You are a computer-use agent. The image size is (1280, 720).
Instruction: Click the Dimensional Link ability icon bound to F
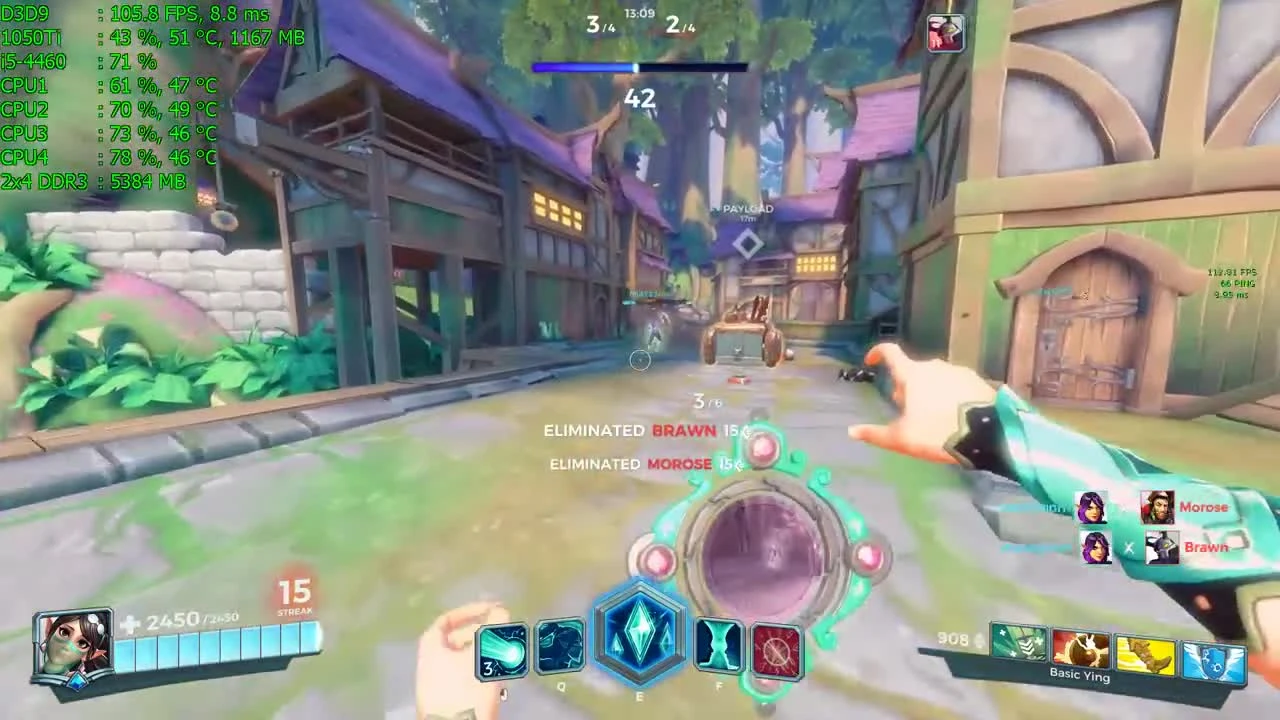point(718,648)
